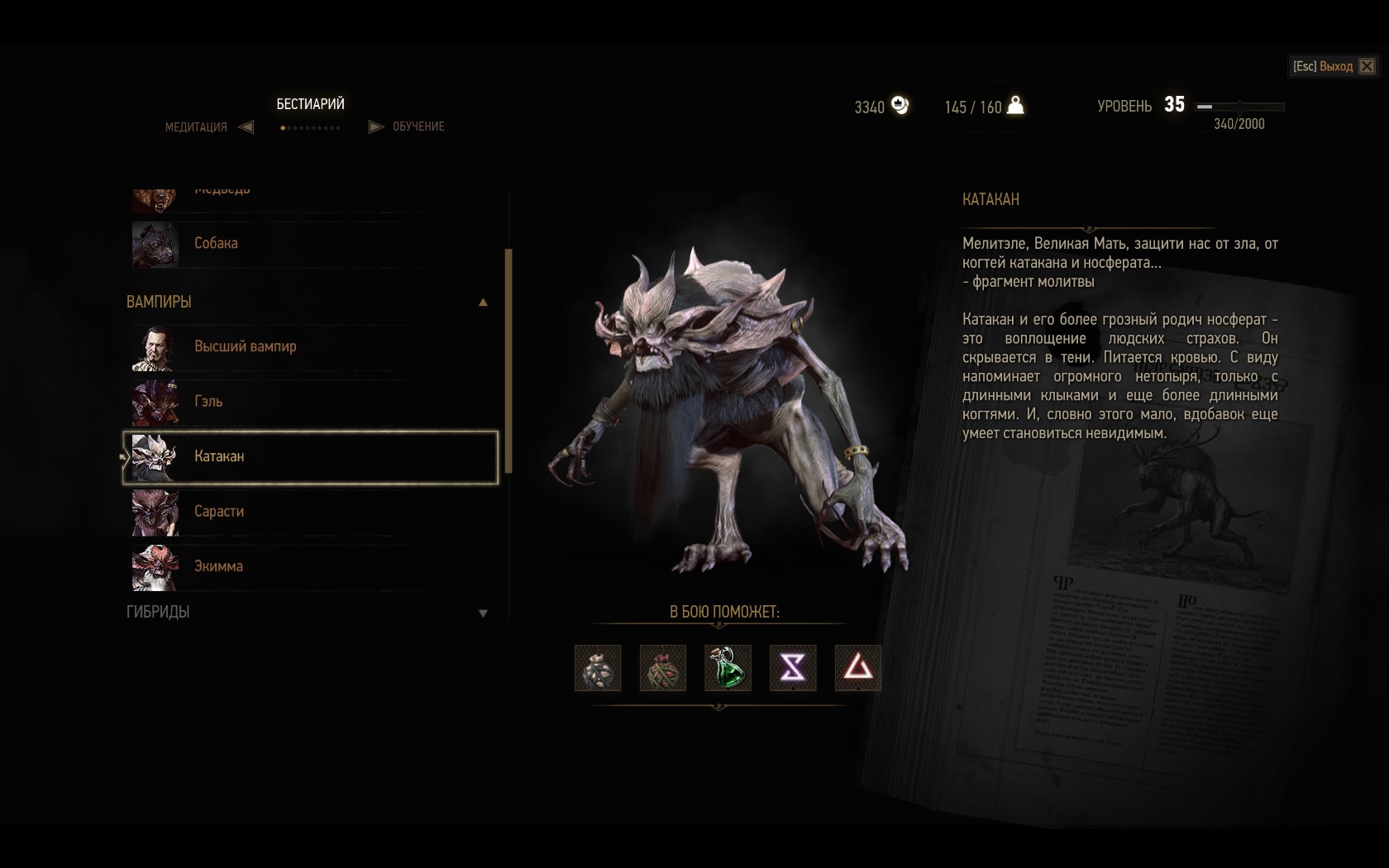Image resolution: width=1389 pixels, height=868 pixels.
Task: Select the green-and-red wrapped bomb icon
Action: [x=662, y=667]
